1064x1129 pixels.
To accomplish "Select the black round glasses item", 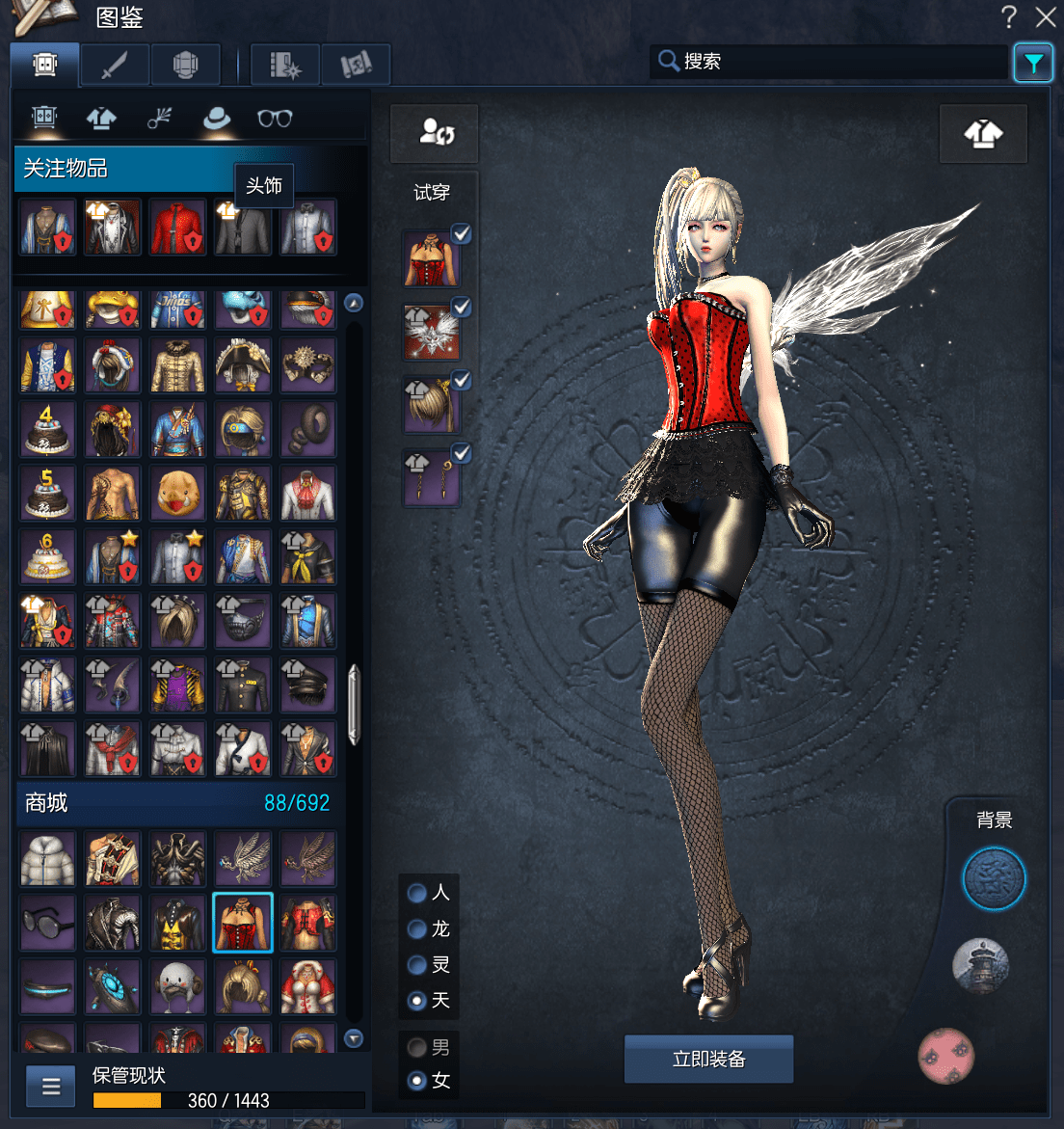I will (x=47, y=923).
